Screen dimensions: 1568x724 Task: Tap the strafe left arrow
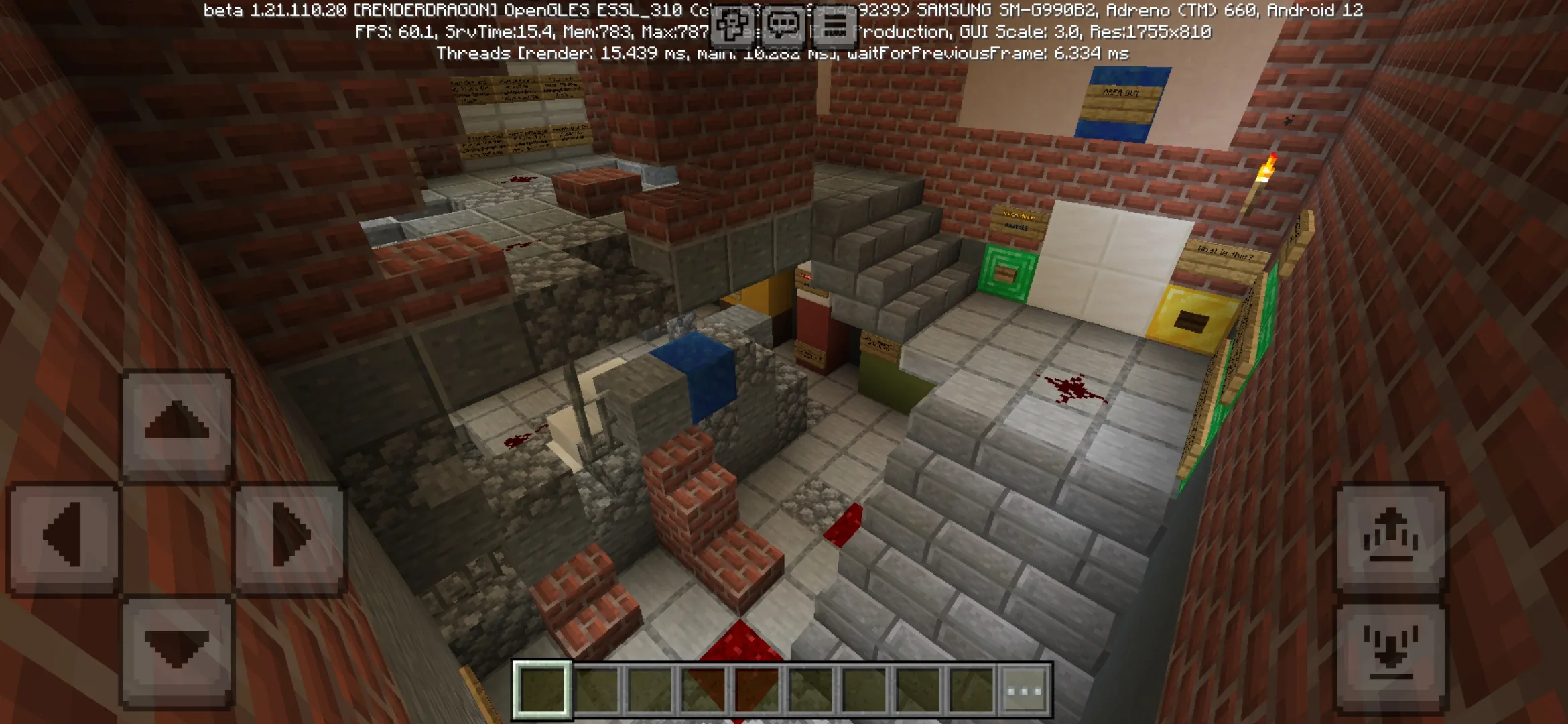point(64,536)
